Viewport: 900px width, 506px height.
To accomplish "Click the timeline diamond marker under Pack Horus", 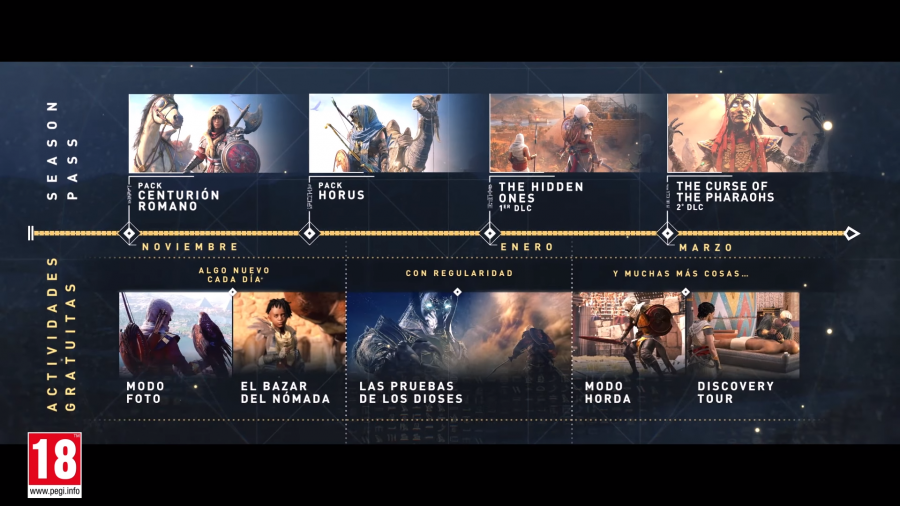I will (310, 234).
